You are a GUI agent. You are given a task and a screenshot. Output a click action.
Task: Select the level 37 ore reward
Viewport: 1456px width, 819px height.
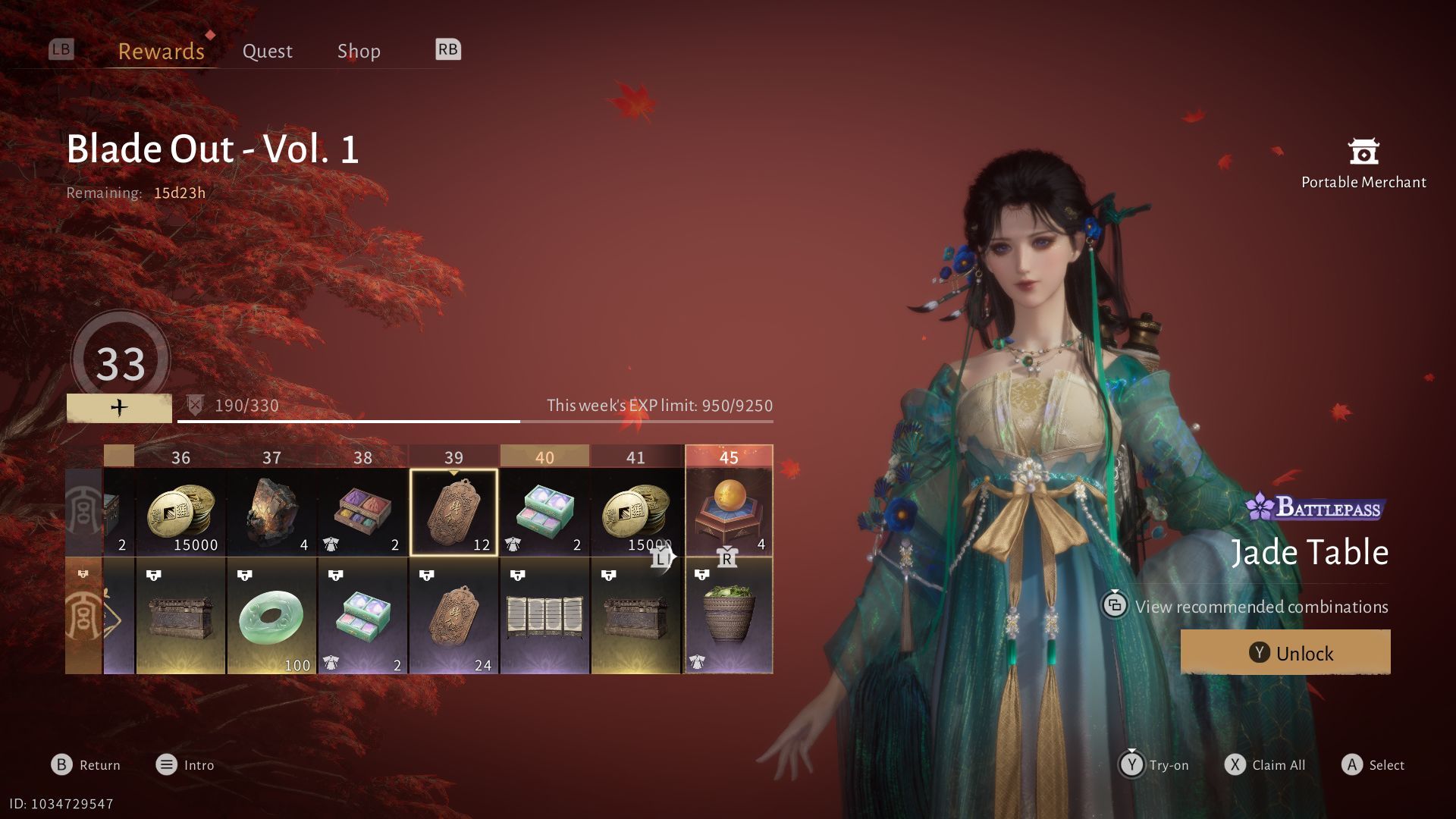click(271, 513)
